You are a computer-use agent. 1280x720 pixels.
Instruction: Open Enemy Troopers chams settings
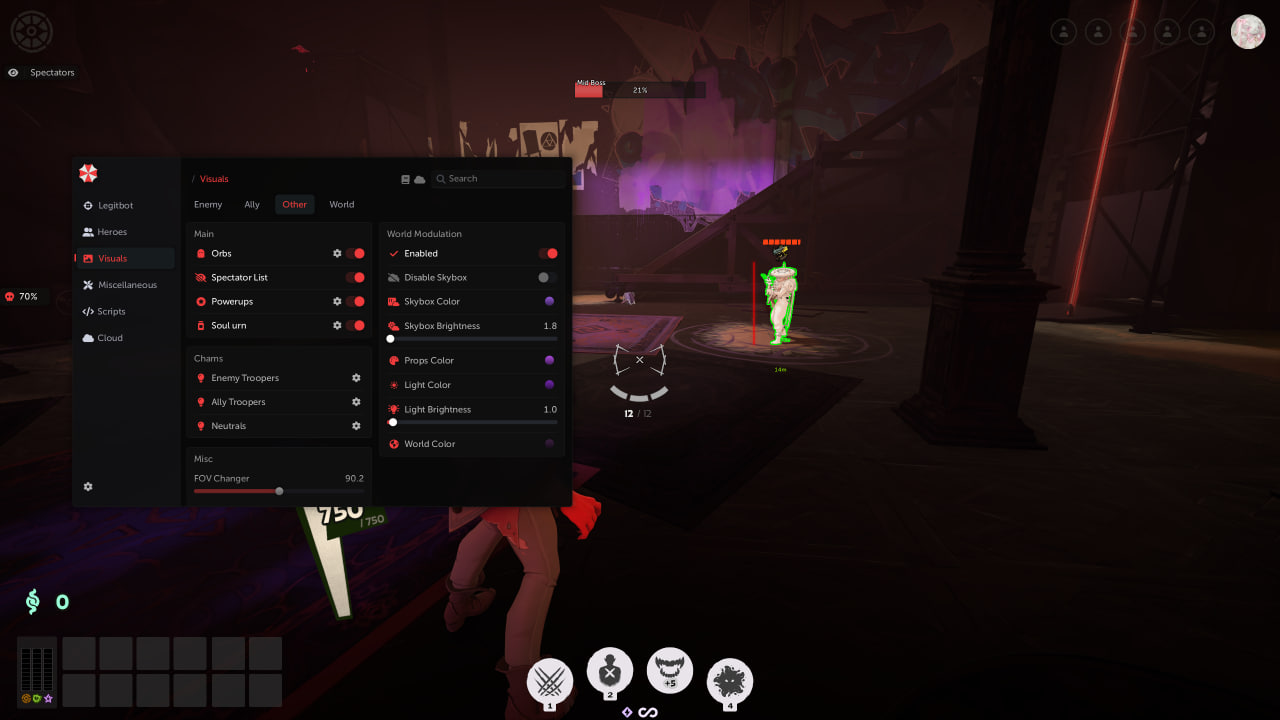tap(356, 378)
